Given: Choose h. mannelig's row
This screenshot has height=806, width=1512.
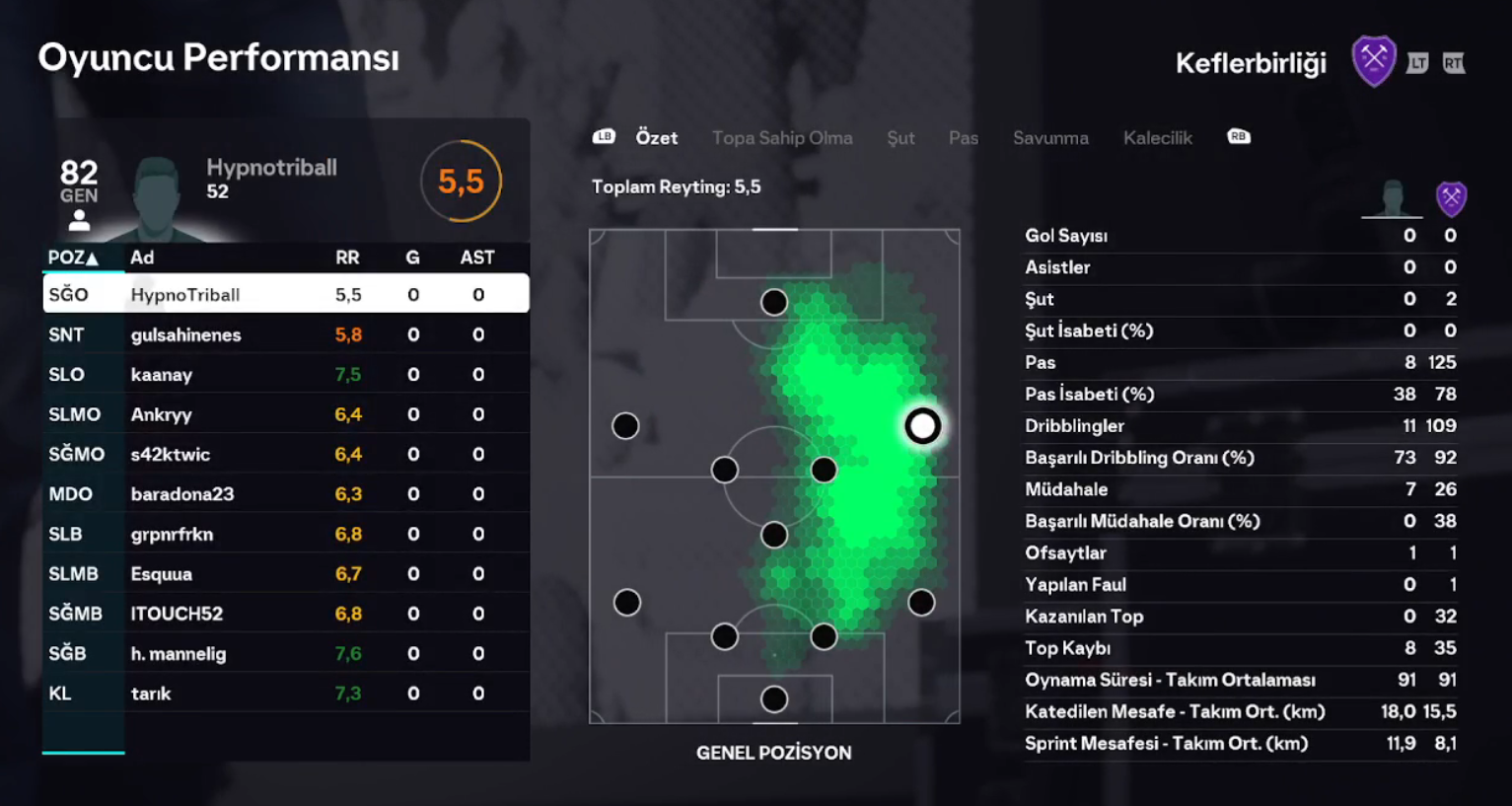Looking at the screenshot, I should tap(286, 654).
